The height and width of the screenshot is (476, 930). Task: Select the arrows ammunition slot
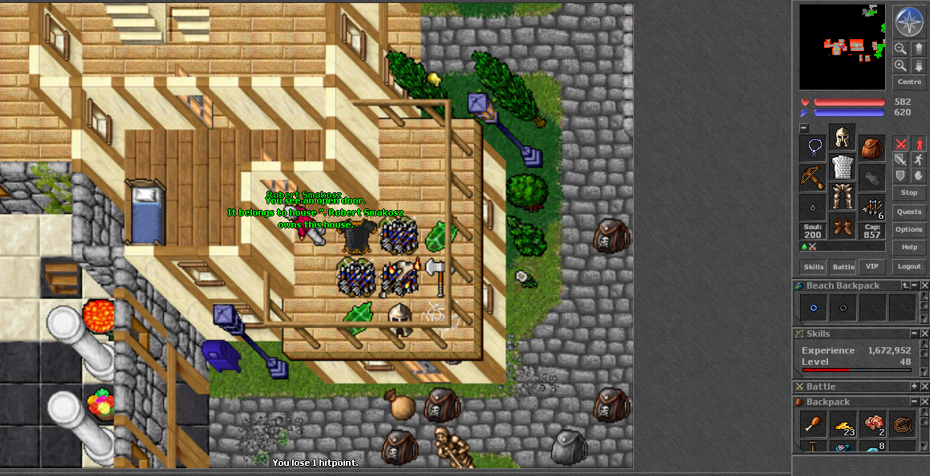pyautogui.click(x=872, y=207)
